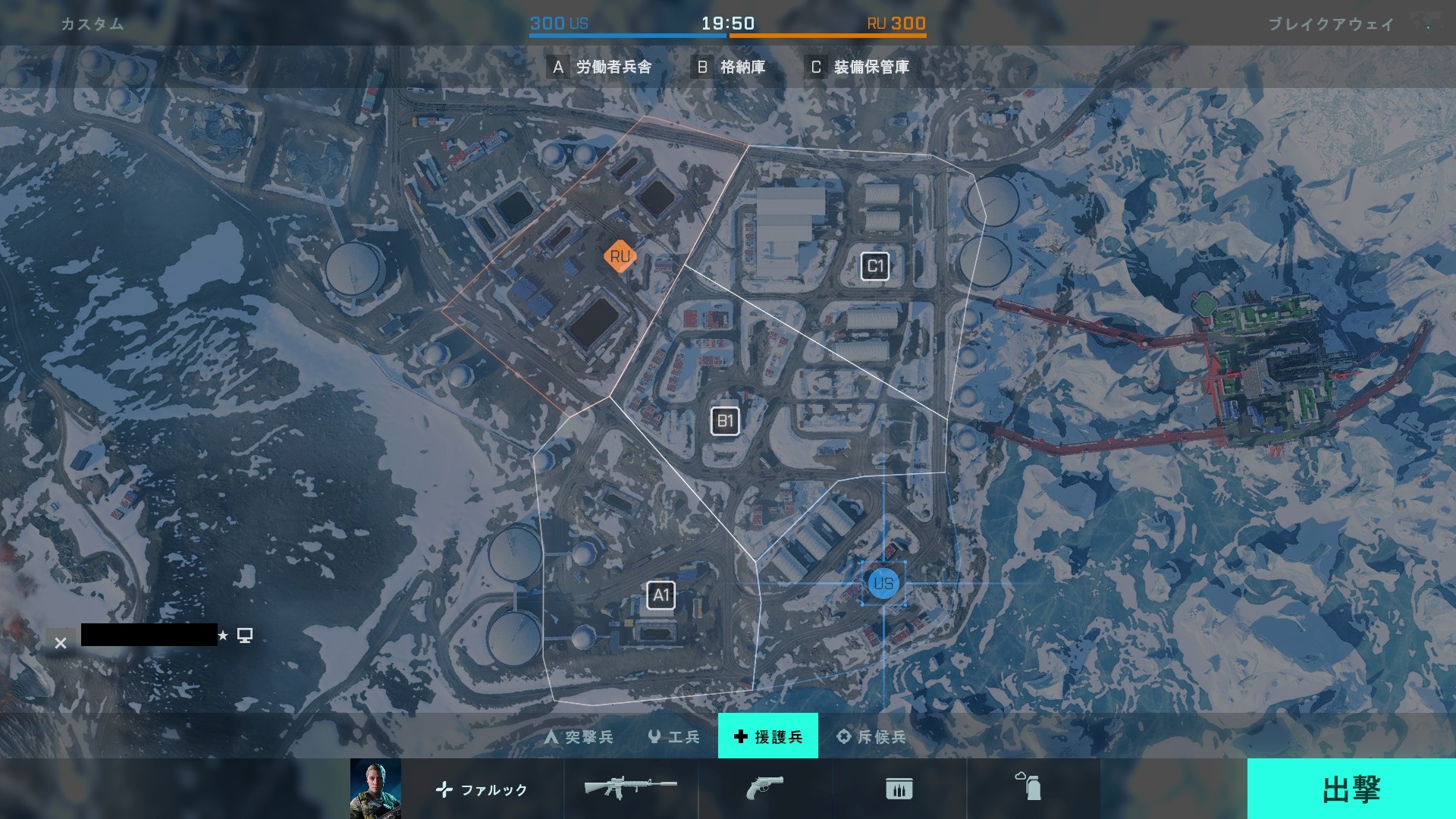This screenshot has width=1456, height=819.
Task: Select the C 装備保管庫 sector label
Action: point(858,67)
